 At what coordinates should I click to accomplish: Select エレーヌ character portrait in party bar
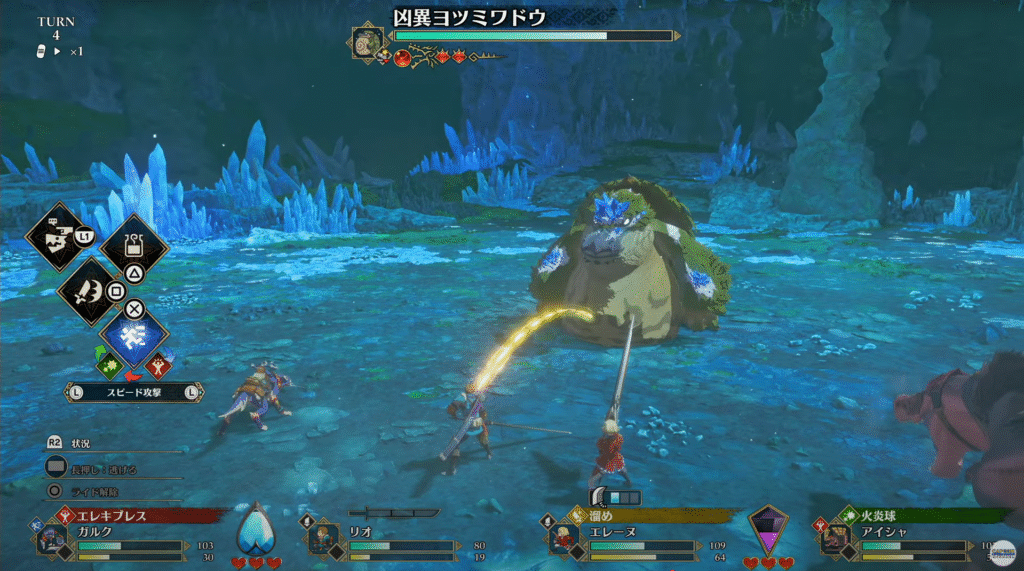(x=562, y=540)
